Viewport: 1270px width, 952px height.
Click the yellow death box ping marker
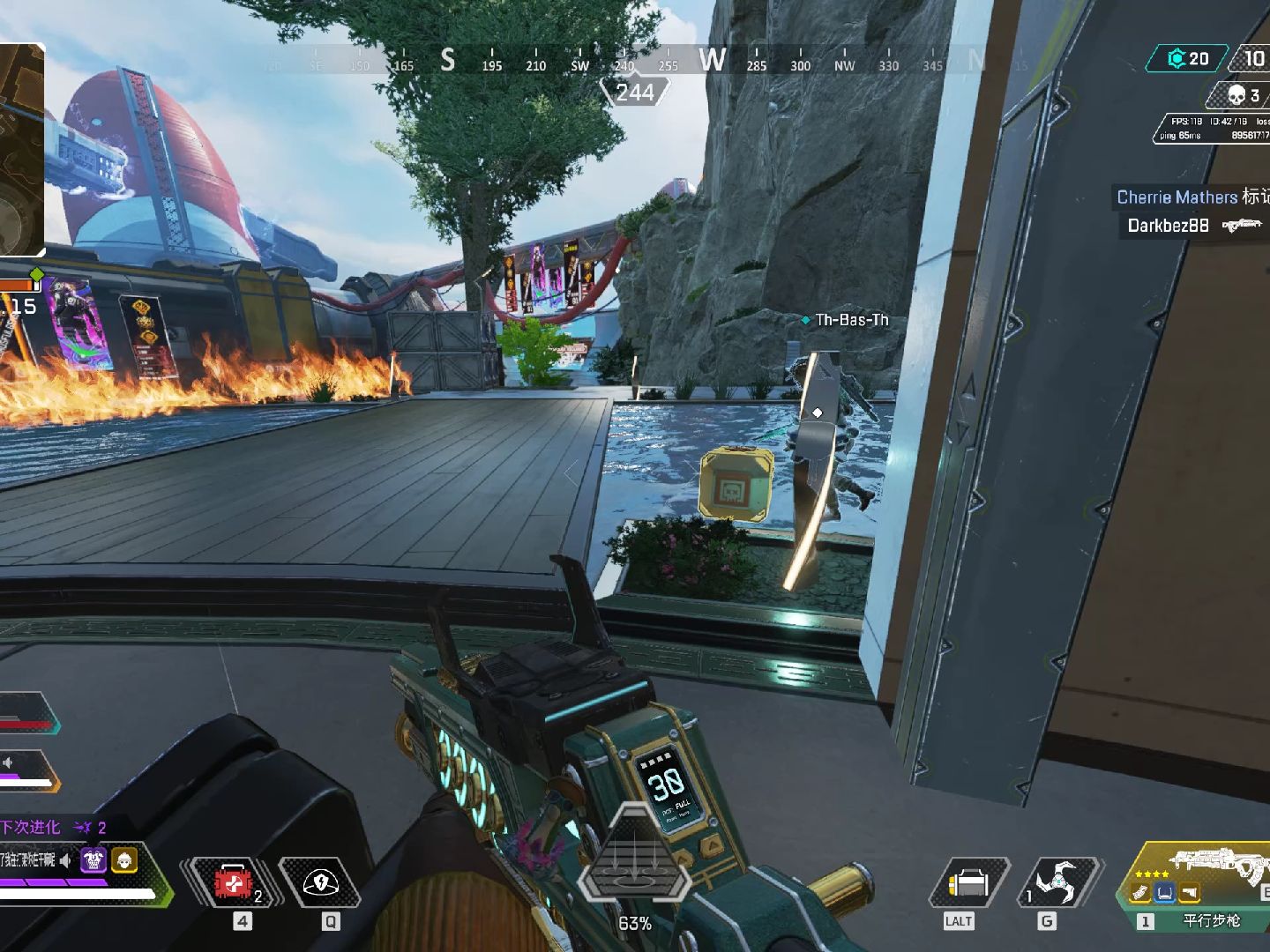[736, 483]
